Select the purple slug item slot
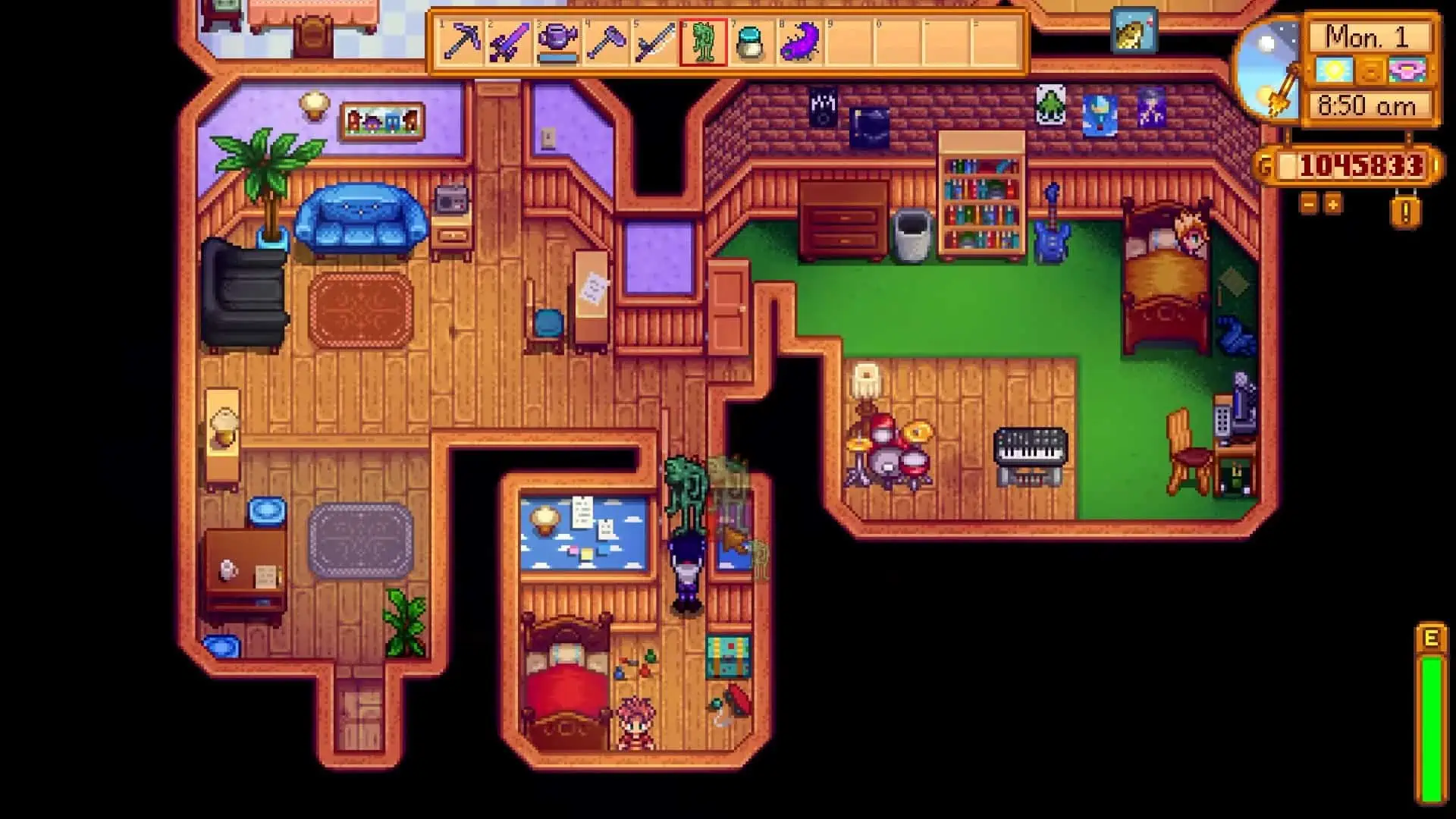Screen dimensions: 1456x819 click(800, 42)
